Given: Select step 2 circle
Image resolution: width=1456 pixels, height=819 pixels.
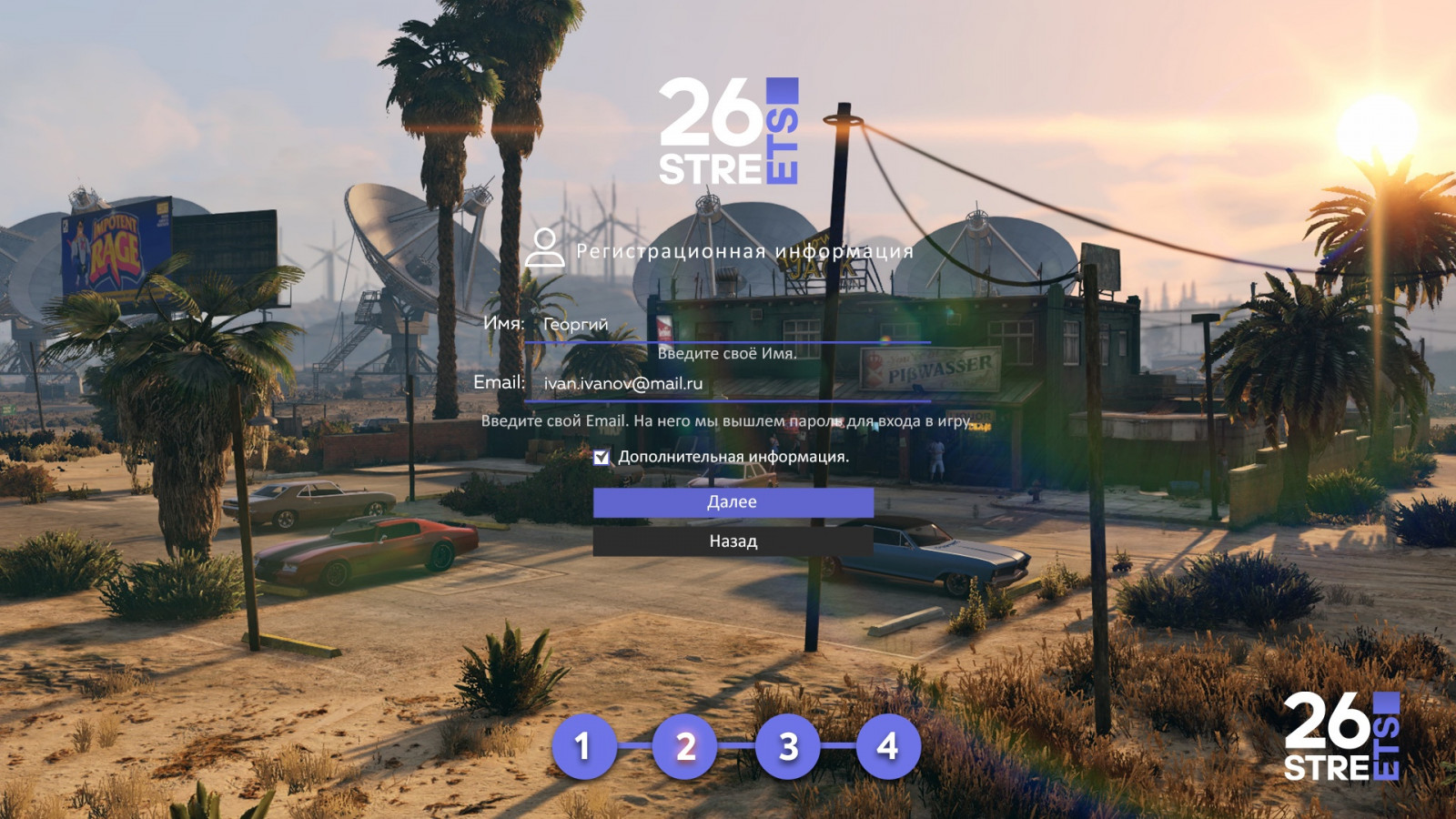Looking at the screenshot, I should [x=685, y=746].
